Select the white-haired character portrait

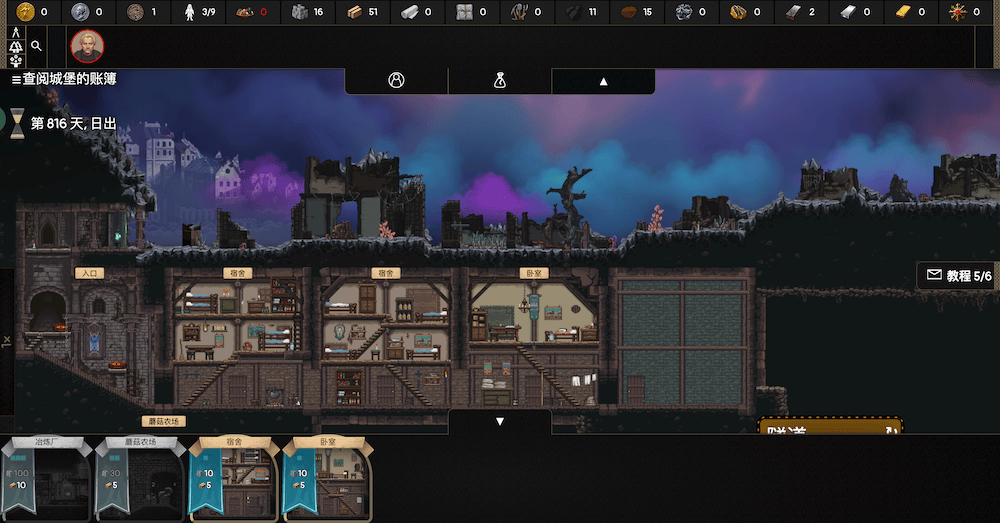(87, 46)
